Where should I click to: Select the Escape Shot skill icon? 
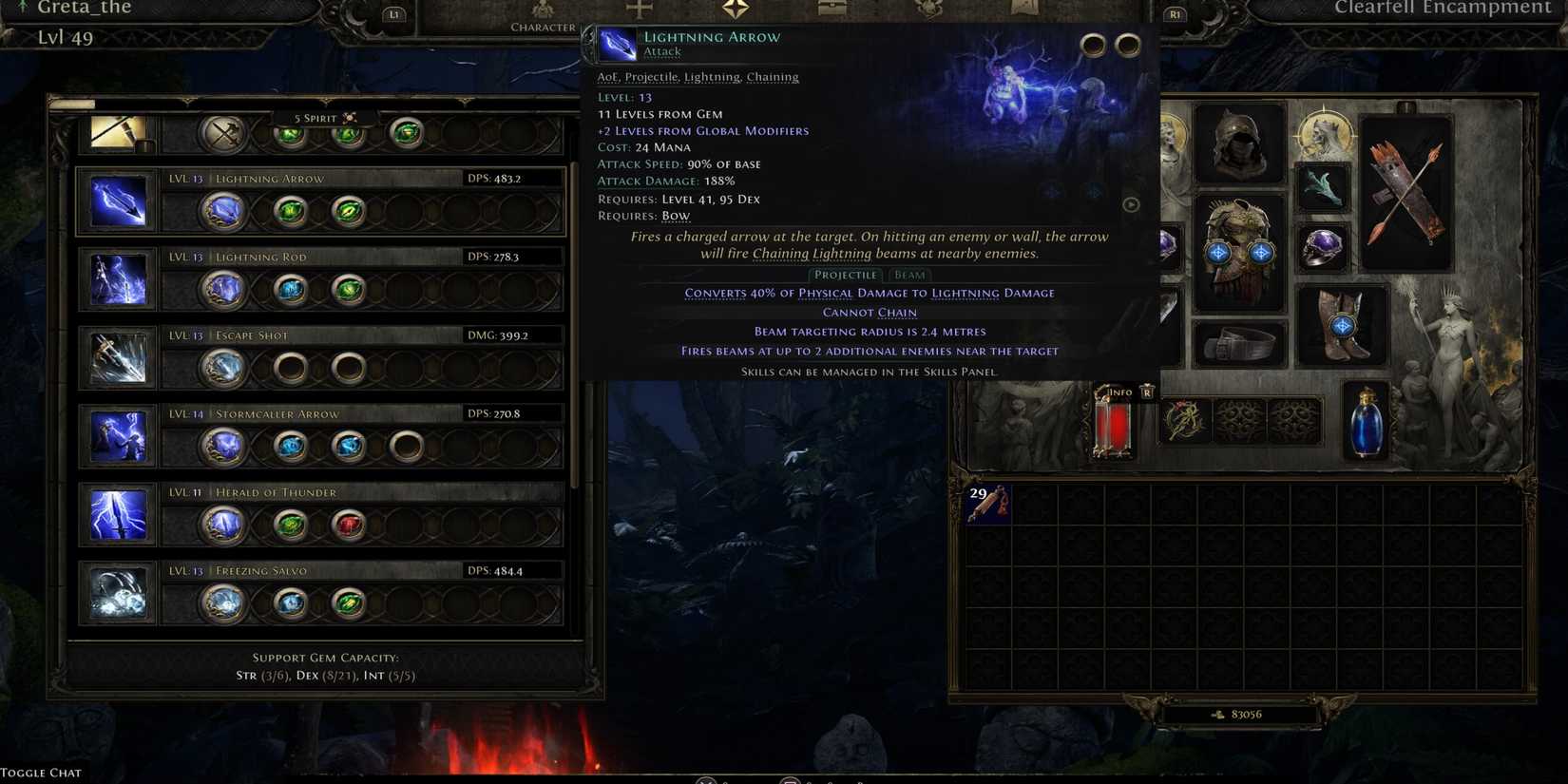tap(118, 358)
